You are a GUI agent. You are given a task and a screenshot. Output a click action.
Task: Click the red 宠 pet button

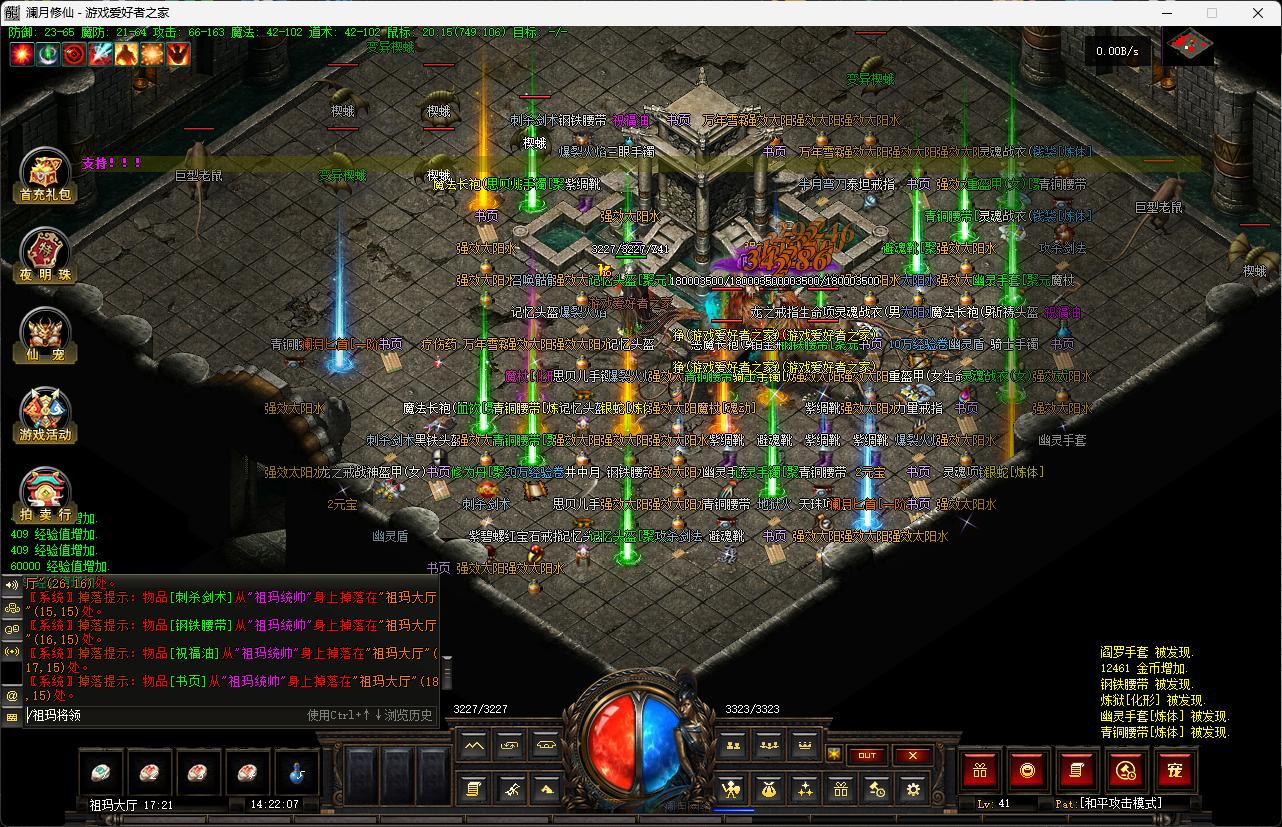(x=1176, y=770)
